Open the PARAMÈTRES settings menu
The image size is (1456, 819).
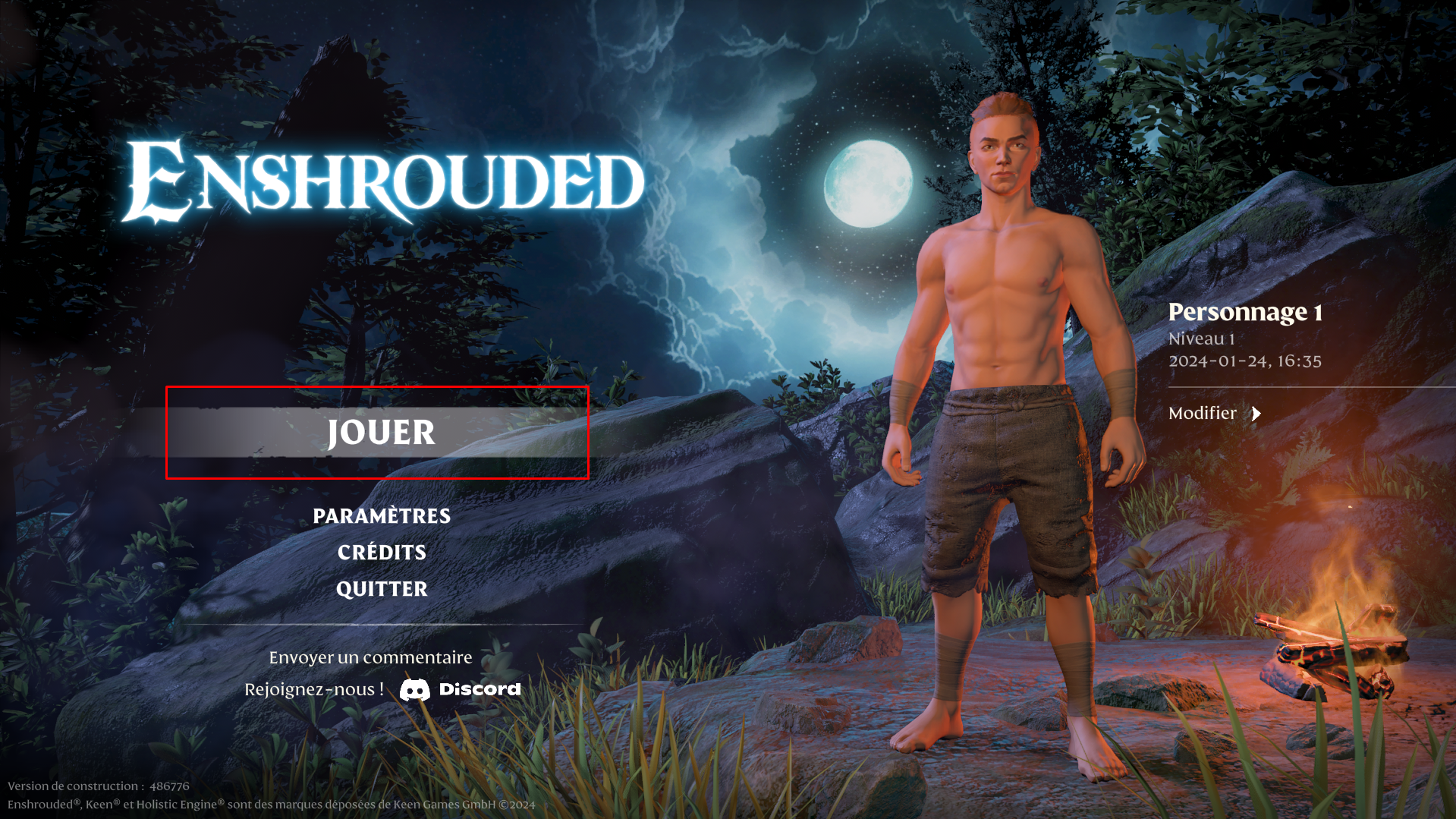(x=382, y=516)
